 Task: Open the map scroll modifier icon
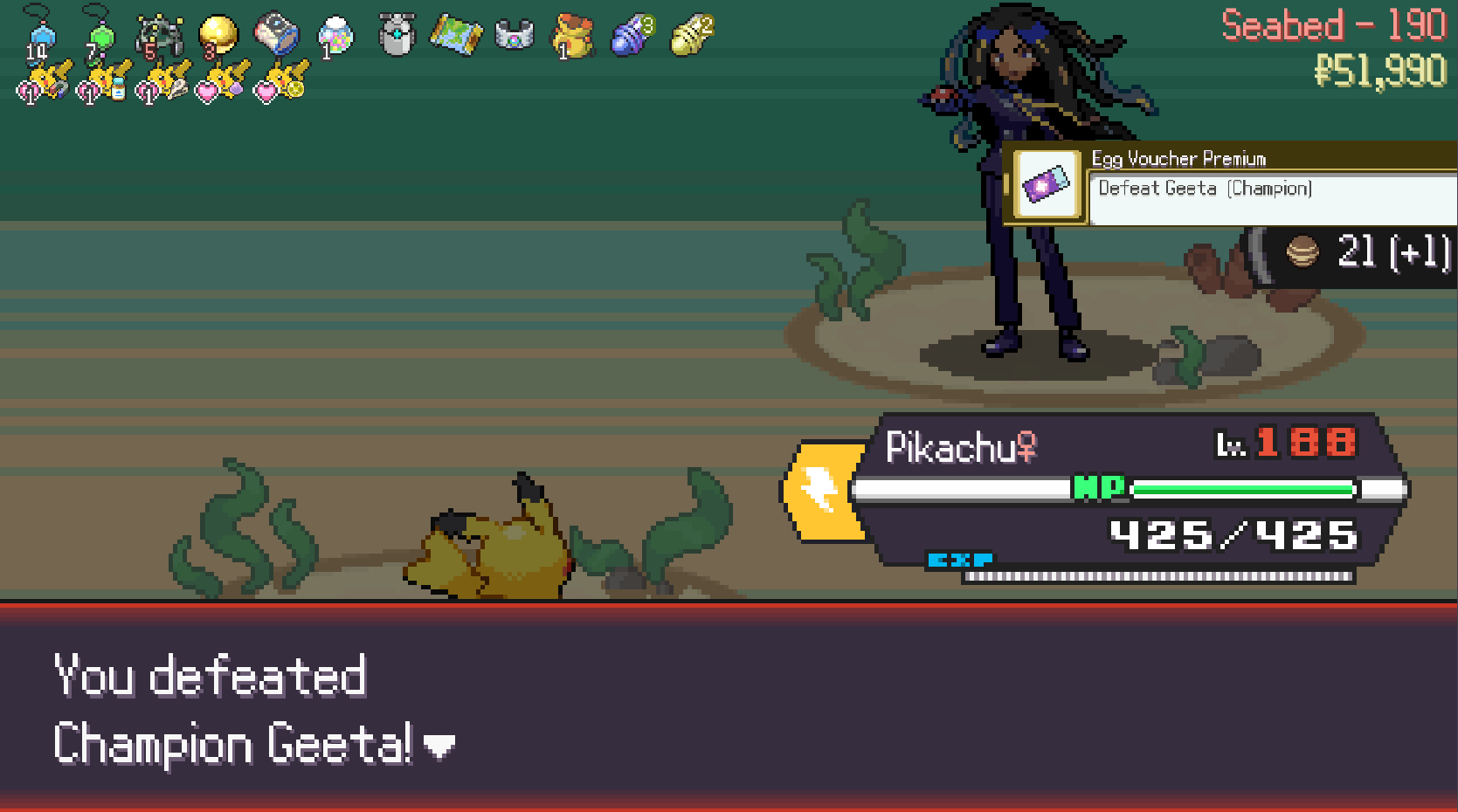tap(455, 36)
